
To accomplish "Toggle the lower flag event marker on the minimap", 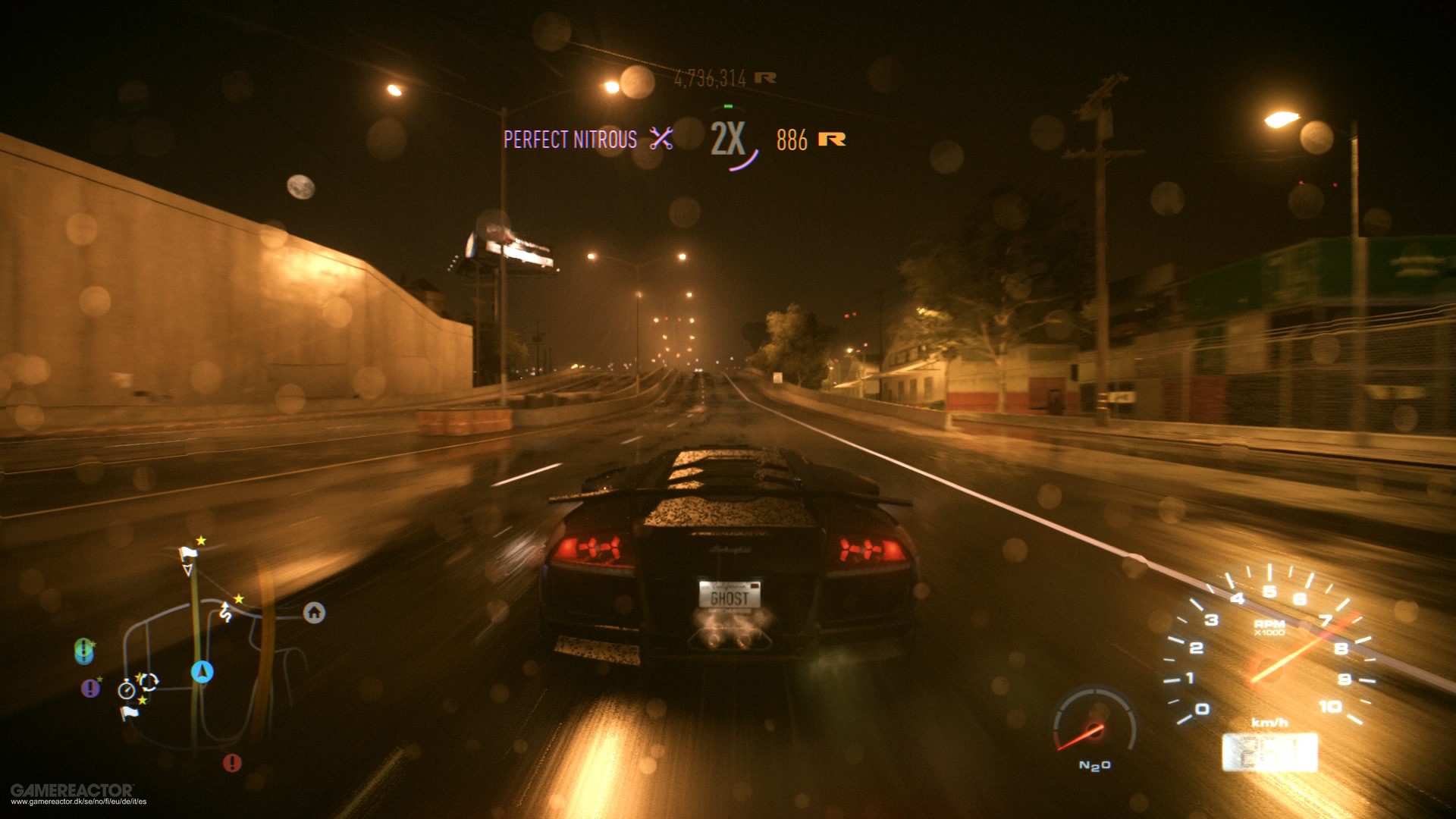I will coord(130,713).
